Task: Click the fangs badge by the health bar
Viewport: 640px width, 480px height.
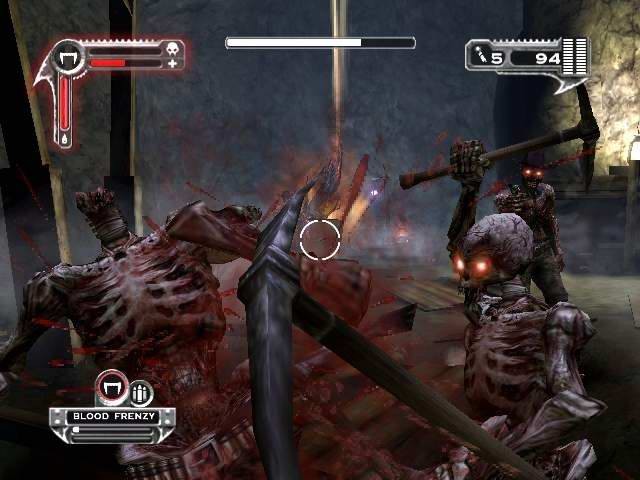Action: pyautogui.click(x=70, y=56)
